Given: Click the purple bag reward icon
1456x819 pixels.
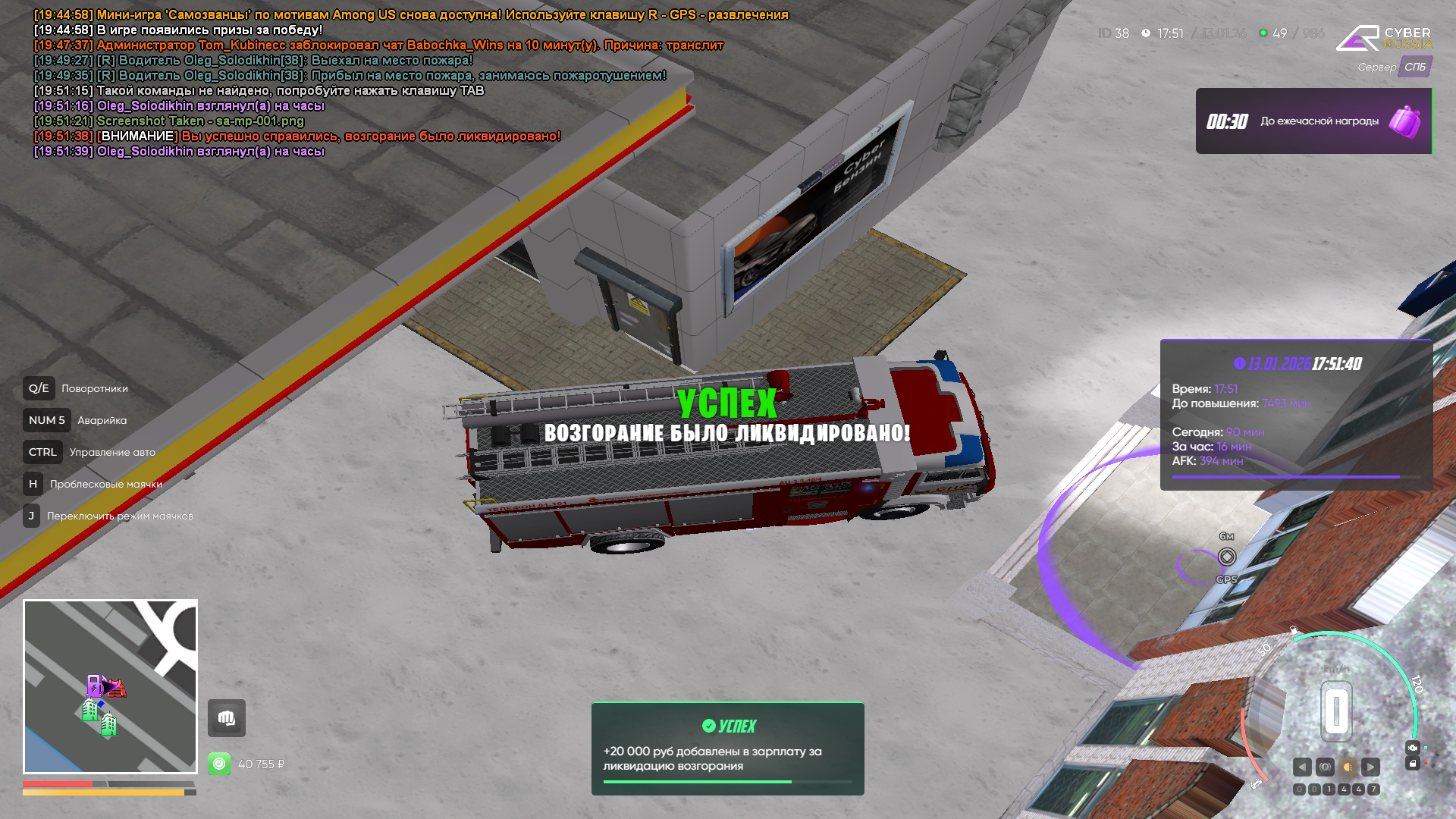Looking at the screenshot, I should 1404,121.
